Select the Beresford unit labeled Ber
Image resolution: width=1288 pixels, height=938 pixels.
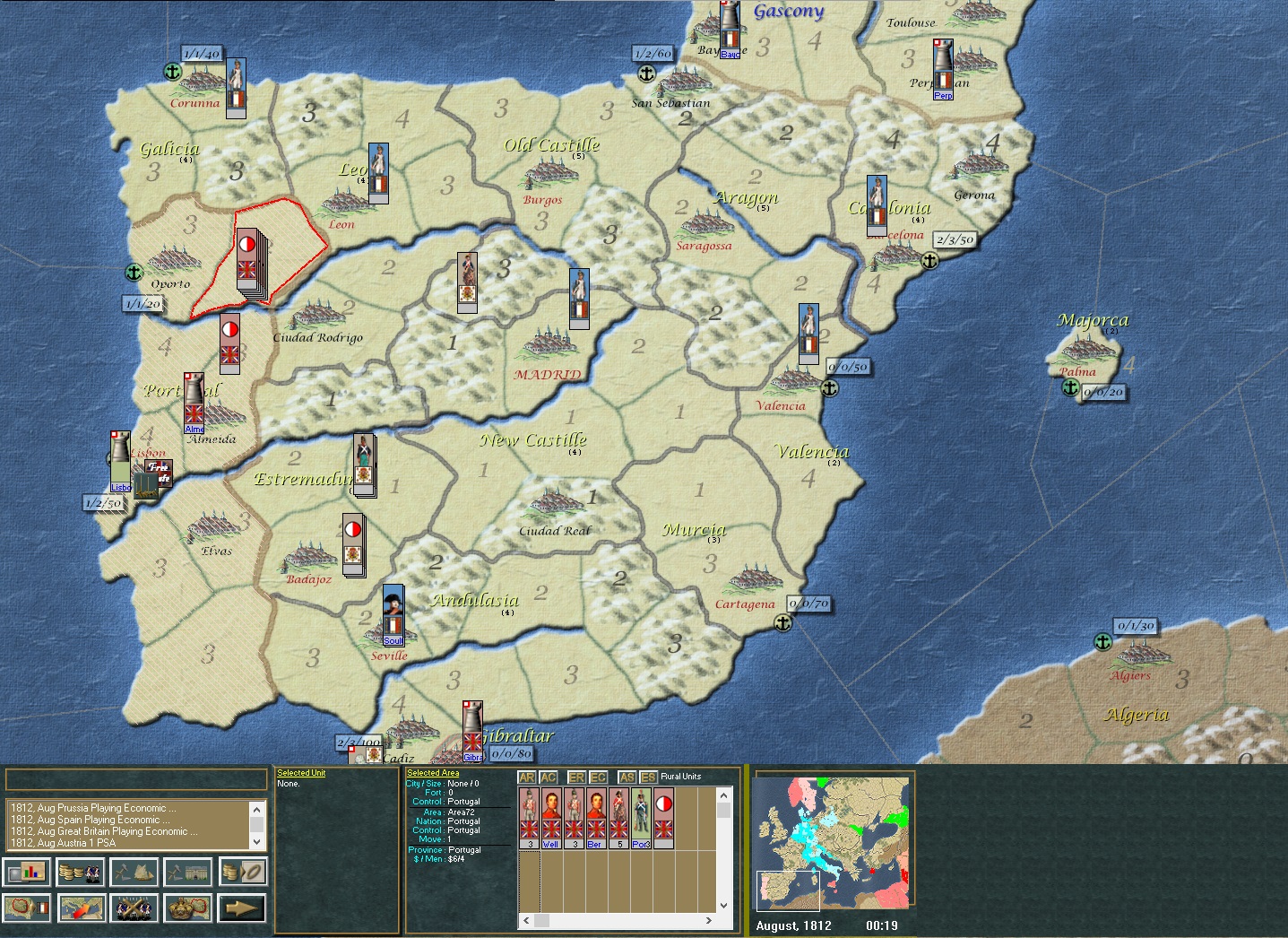[x=596, y=818]
